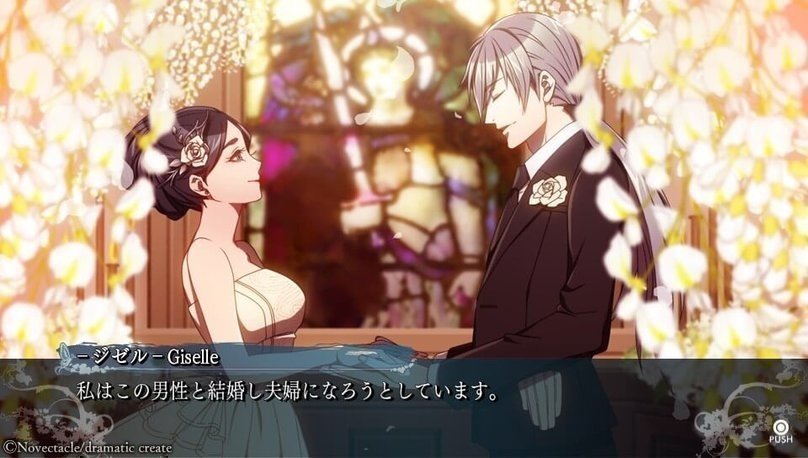Advance the dialogue with the PUSH indicator

[780, 424]
